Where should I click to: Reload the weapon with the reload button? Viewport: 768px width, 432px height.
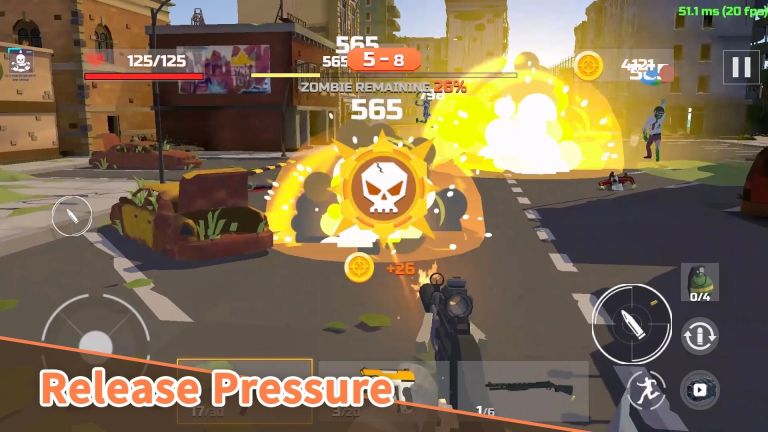point(700,335)
